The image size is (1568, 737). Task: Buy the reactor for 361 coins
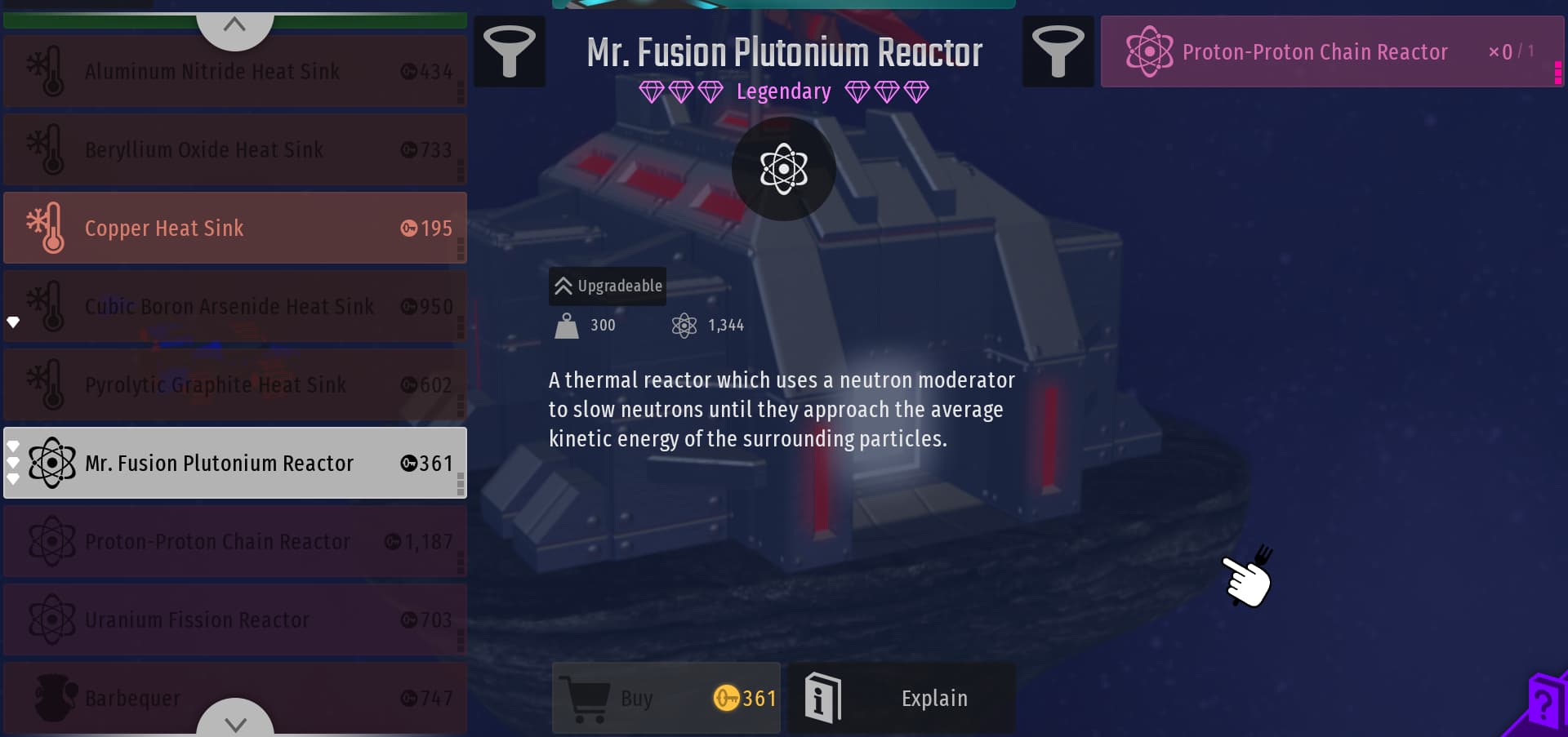666,698
